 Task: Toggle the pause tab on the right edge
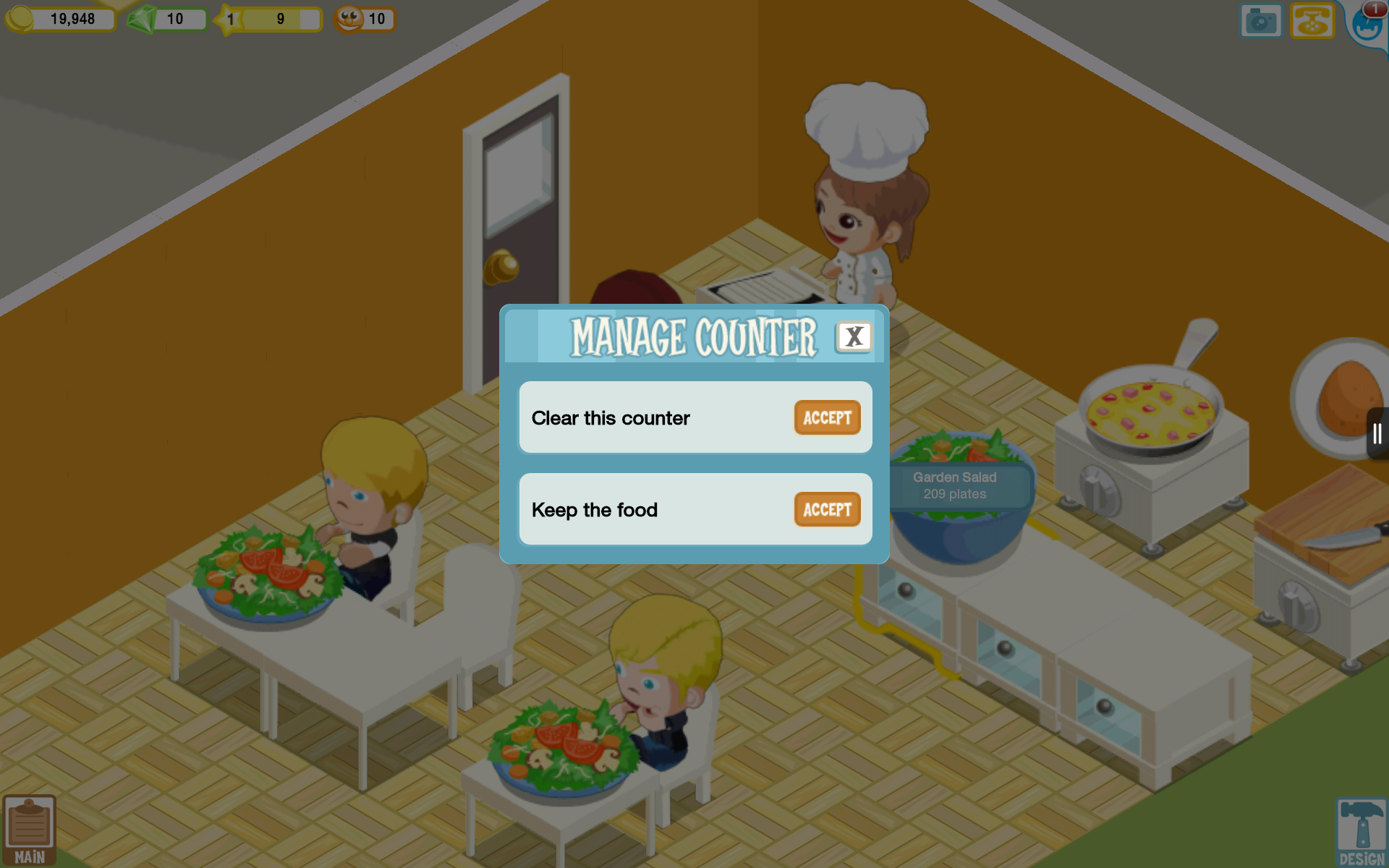[1377, 432]
